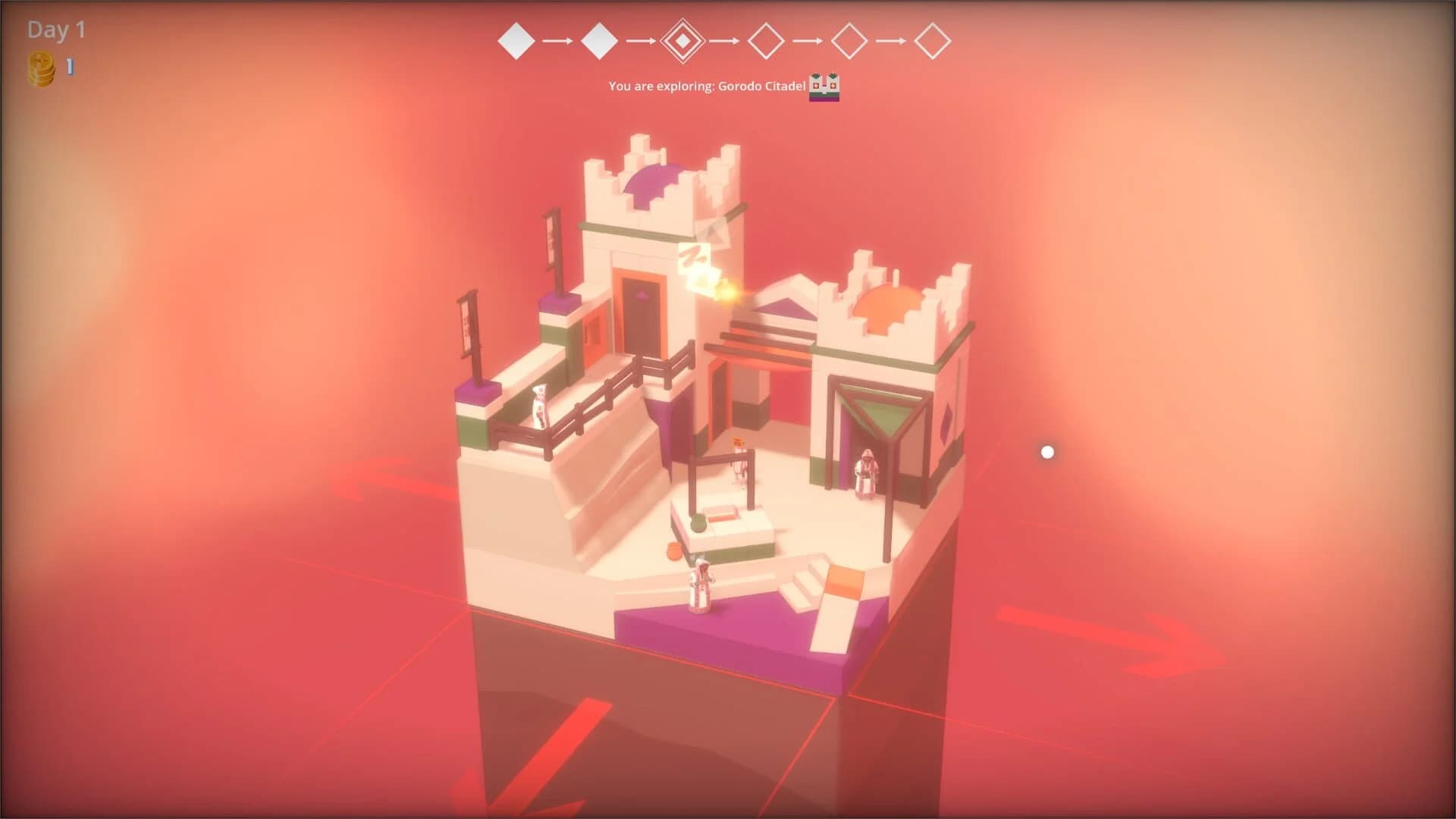This screenshot has height=819, width=1456.
Task: Click the final diamond in the progression
Action: 932,42
